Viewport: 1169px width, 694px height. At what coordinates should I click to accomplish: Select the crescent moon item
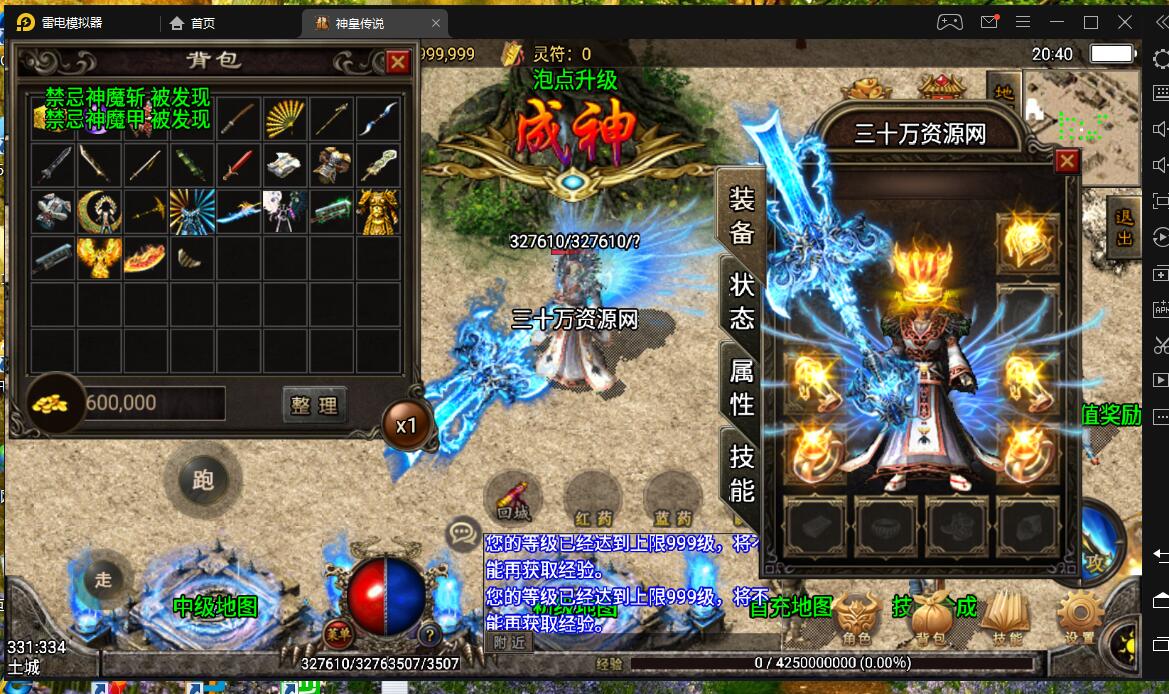(99, 212)
